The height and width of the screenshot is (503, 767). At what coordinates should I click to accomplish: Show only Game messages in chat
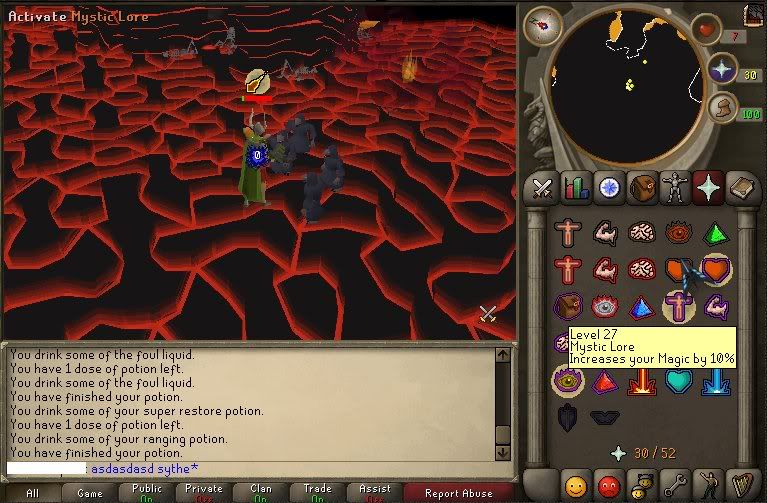[x=90, y=493]
